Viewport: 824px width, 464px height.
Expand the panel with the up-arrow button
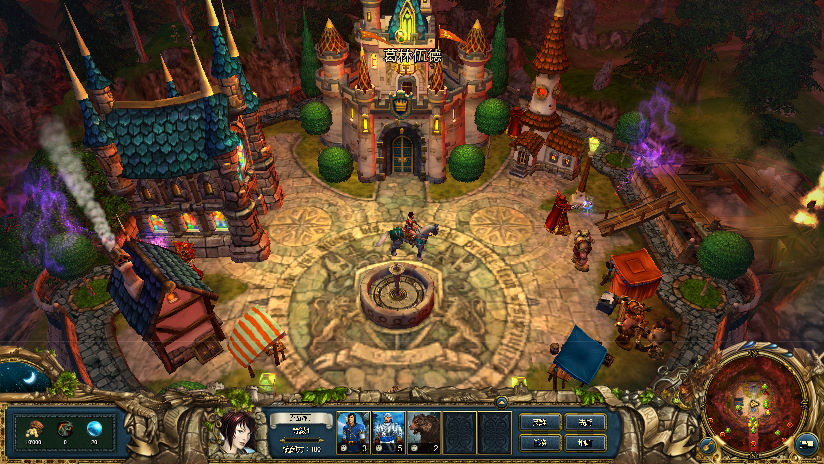point(500,403)
